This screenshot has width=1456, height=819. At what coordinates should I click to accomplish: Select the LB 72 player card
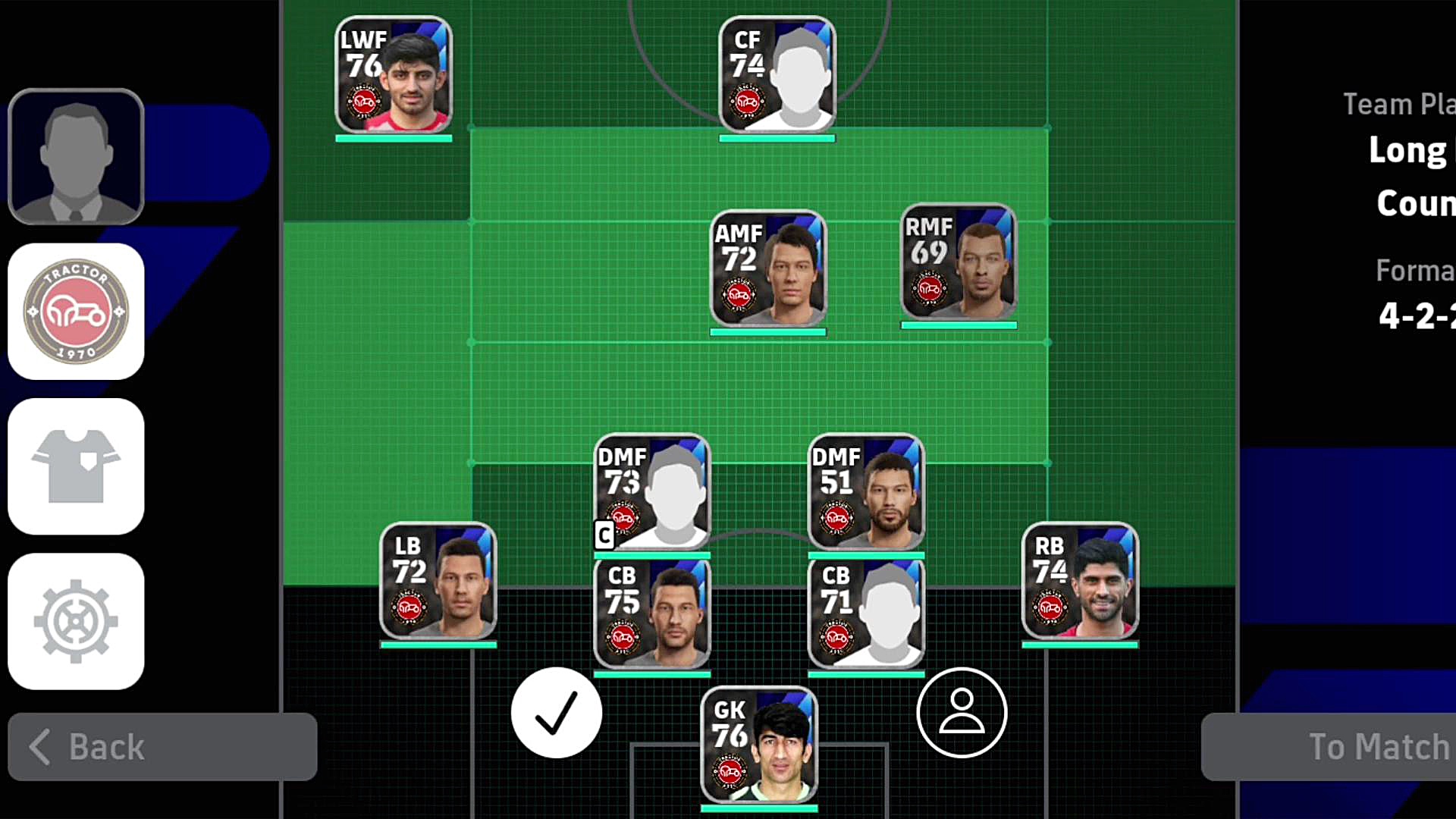[x=438, y=581]
